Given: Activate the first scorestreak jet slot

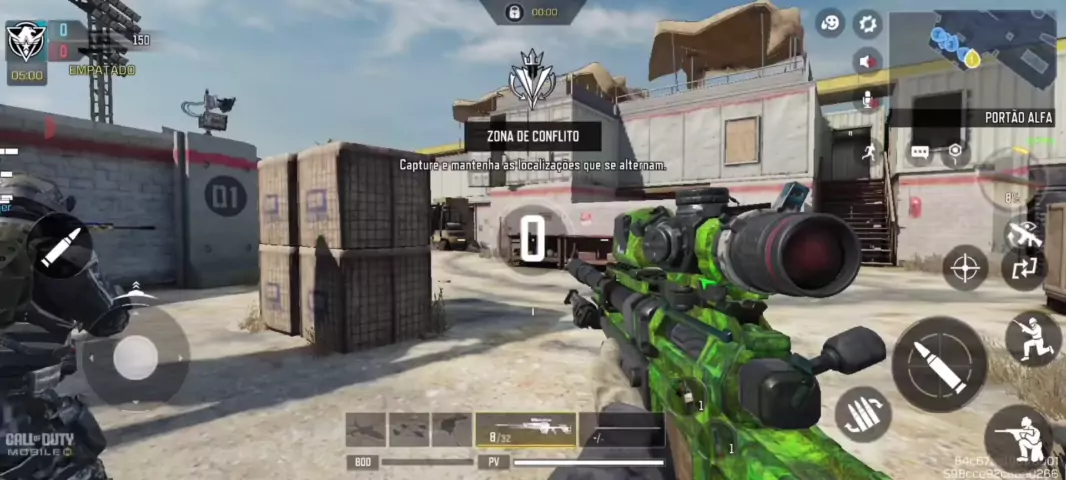Looking at the screenshot, I should pyautogui.click(x=366, y=429).
